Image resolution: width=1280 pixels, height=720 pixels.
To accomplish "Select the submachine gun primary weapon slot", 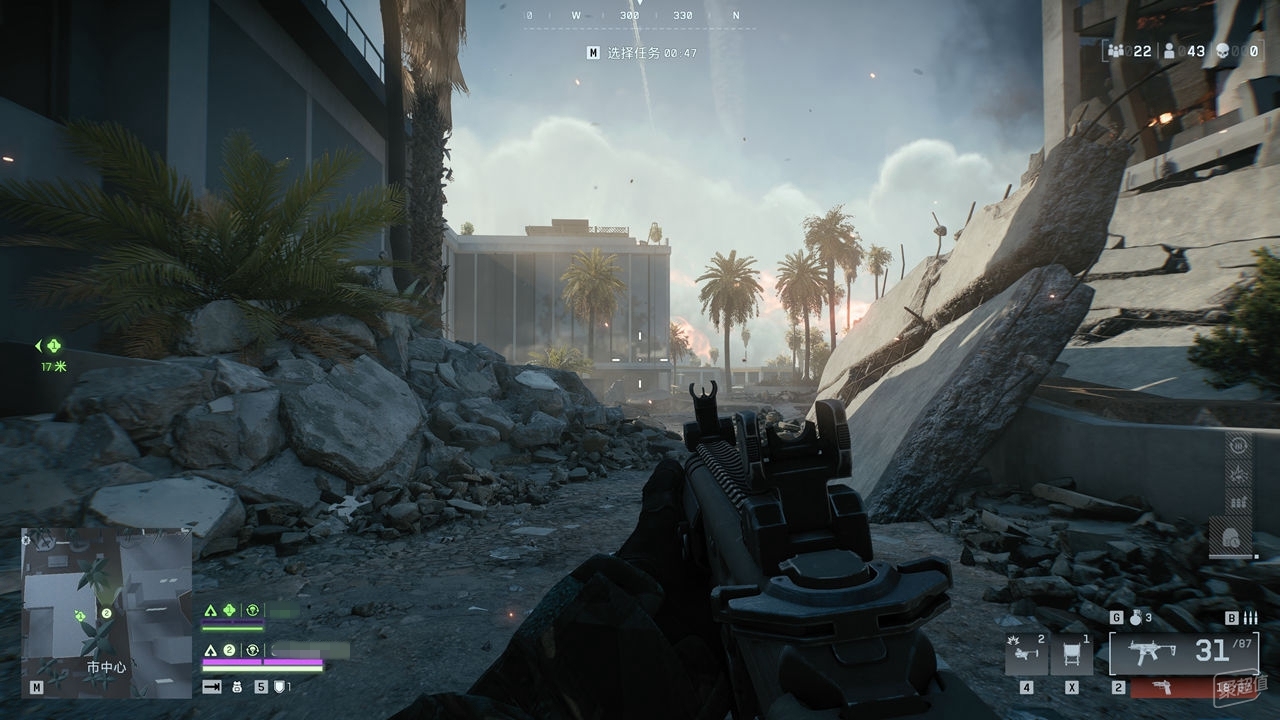I will [1183, 653].
